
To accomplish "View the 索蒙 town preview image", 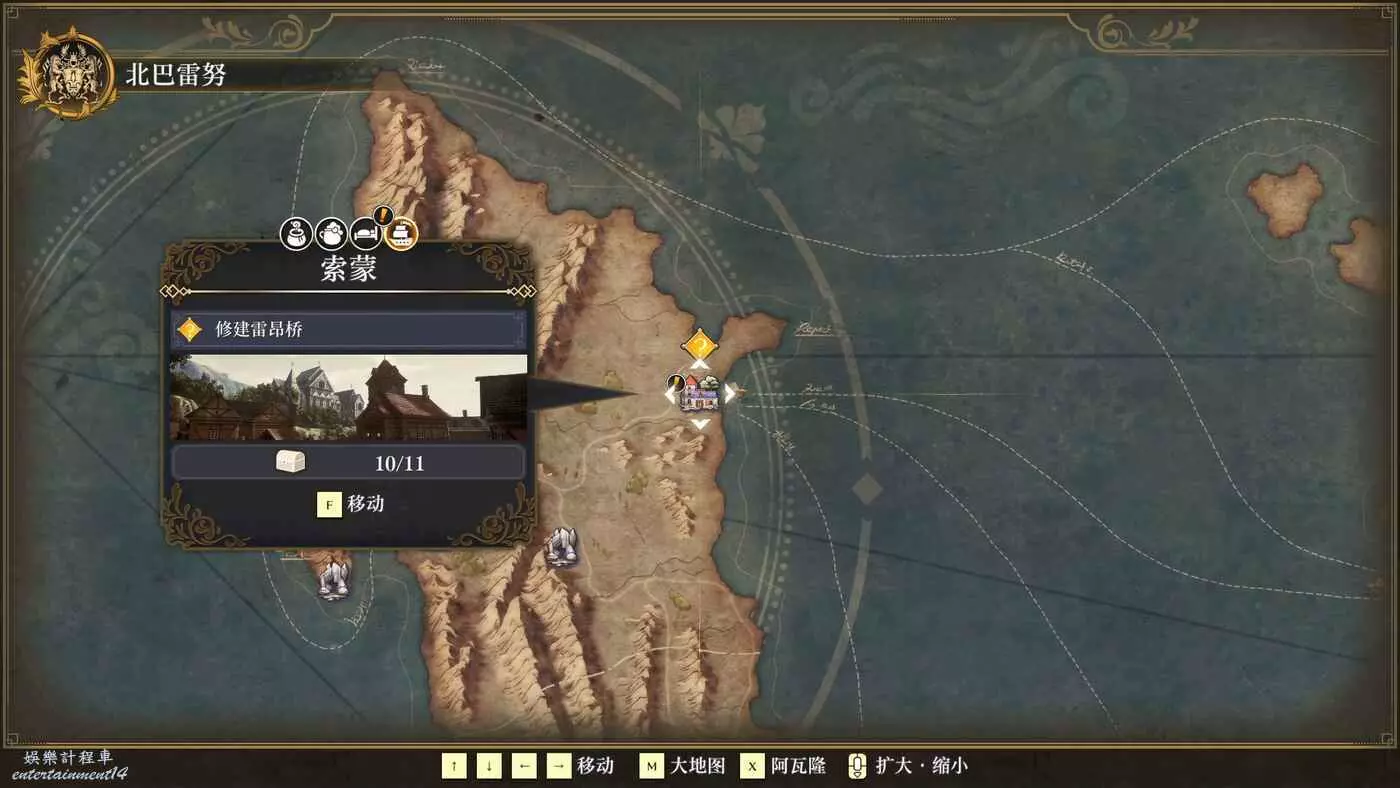I will click(348, 397).
